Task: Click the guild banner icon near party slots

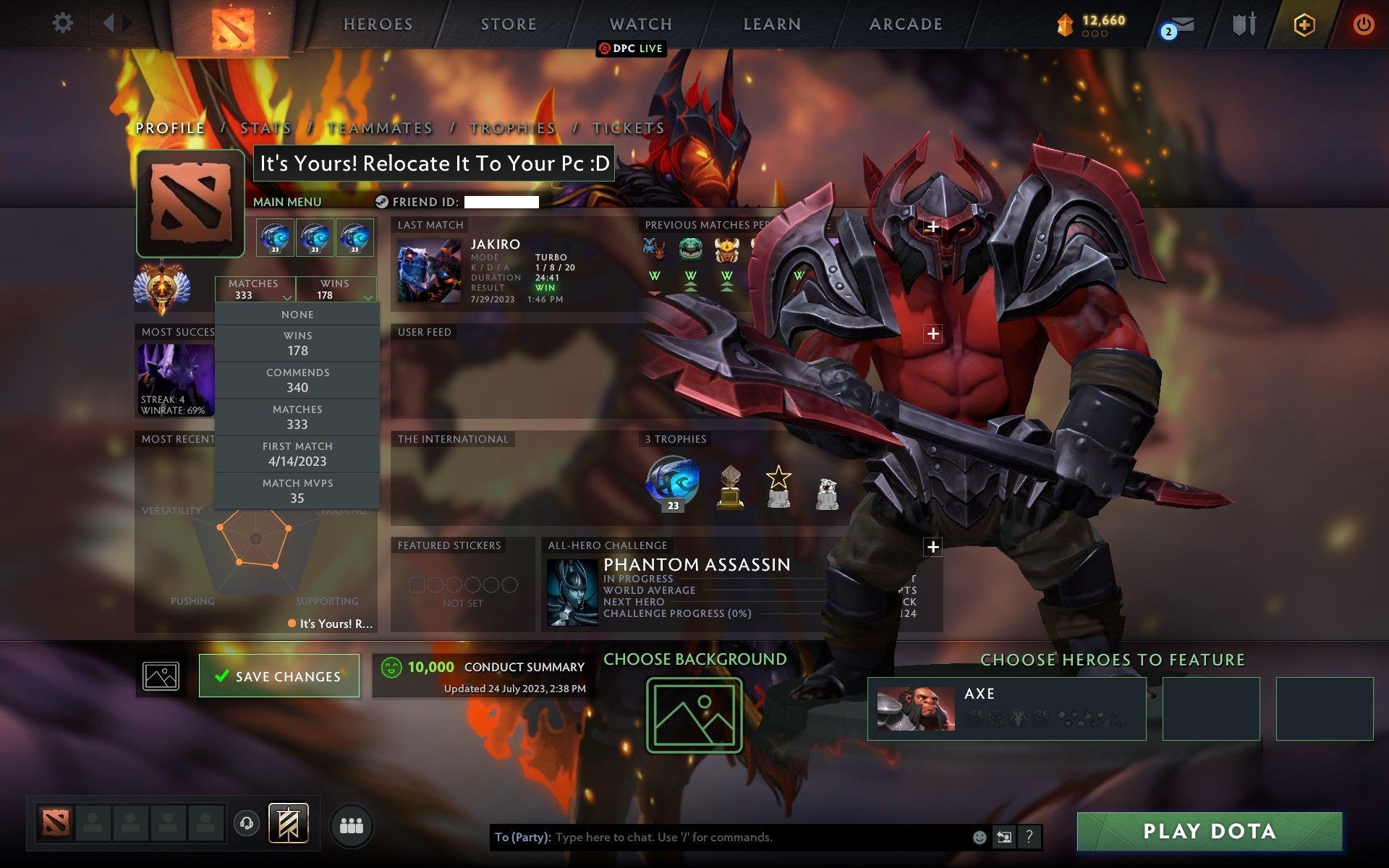Action: (x=287, y=822)
